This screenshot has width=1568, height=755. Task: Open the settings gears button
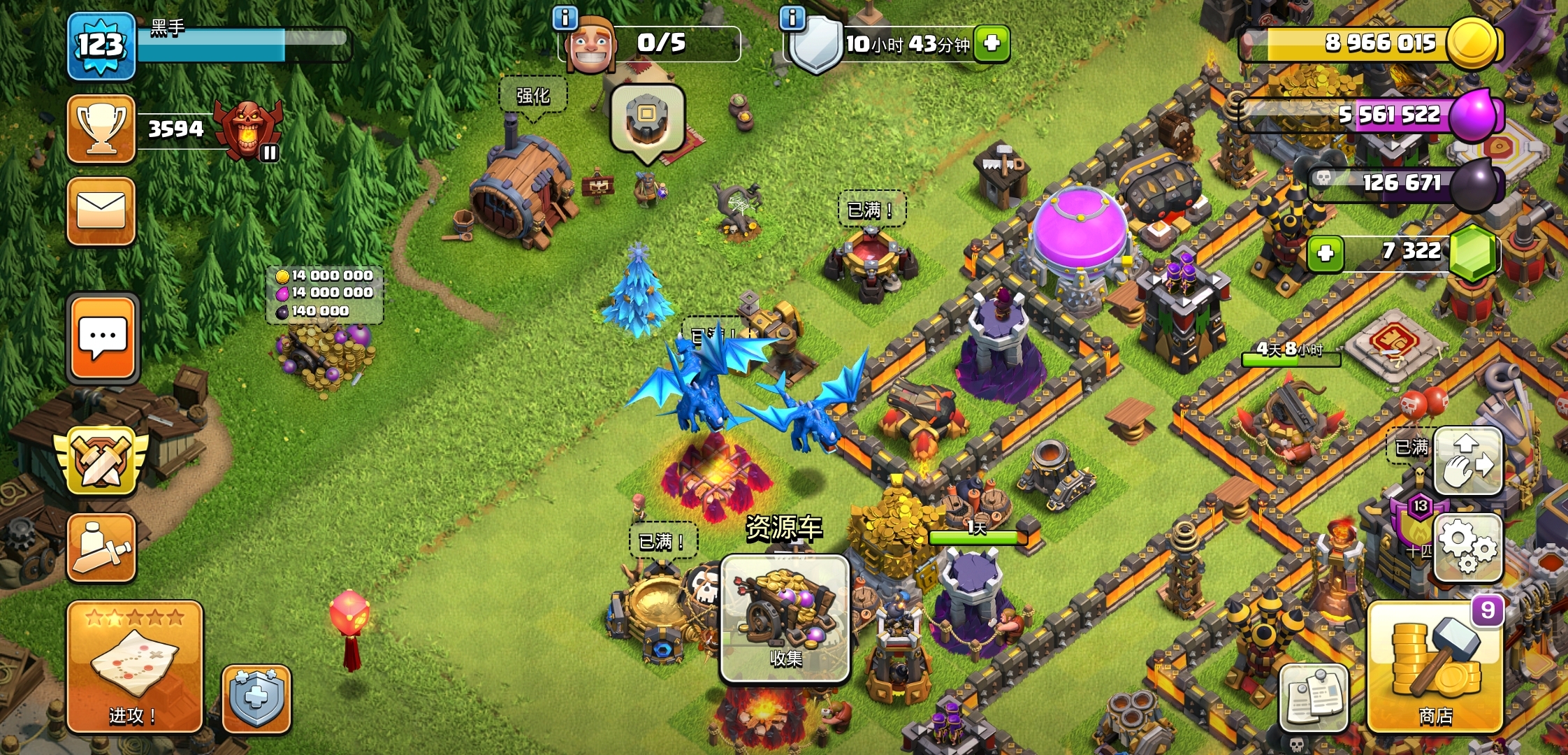tap(1467, 547)
